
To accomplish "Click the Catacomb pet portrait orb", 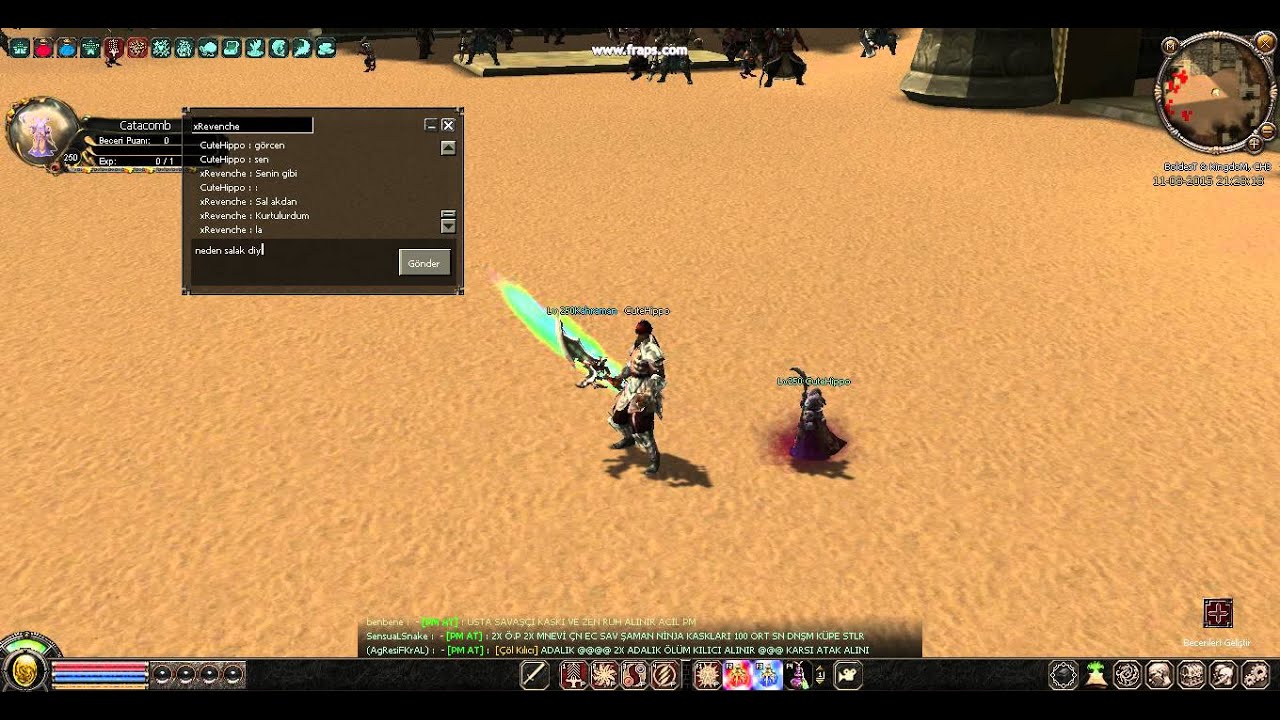I will click(41, 133).
